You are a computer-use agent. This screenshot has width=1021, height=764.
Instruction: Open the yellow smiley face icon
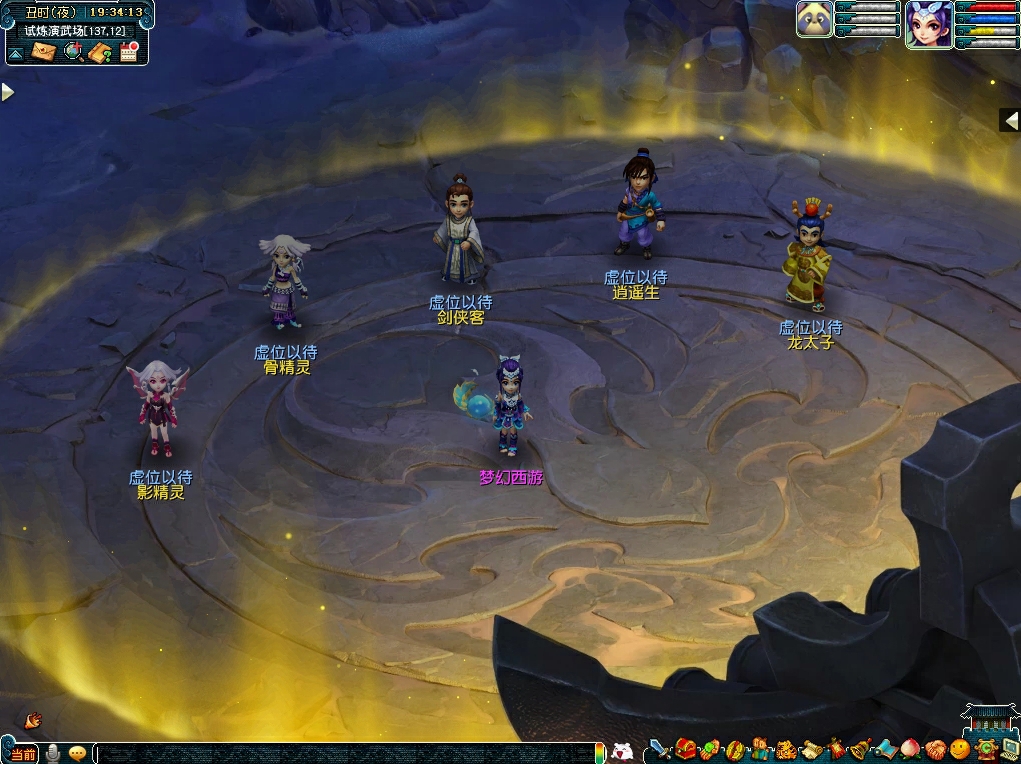point(960,750)
